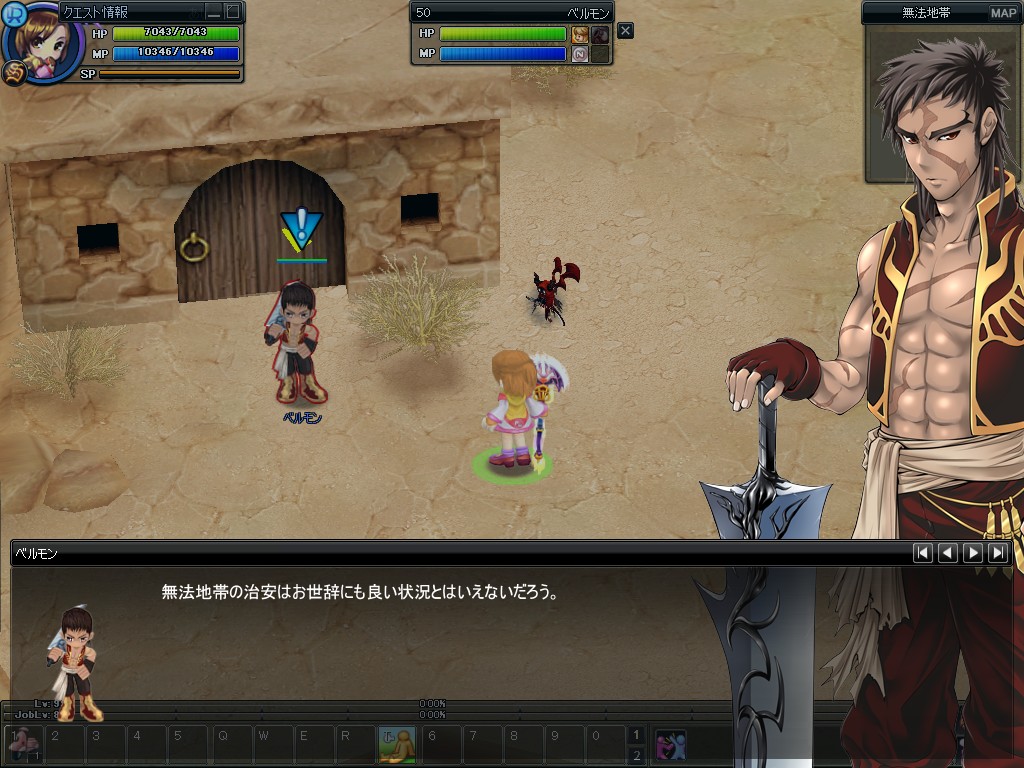Close the ベルモン target panel
The width and height of the screenshot is (1024, 768).
click(x=625, y=31)
